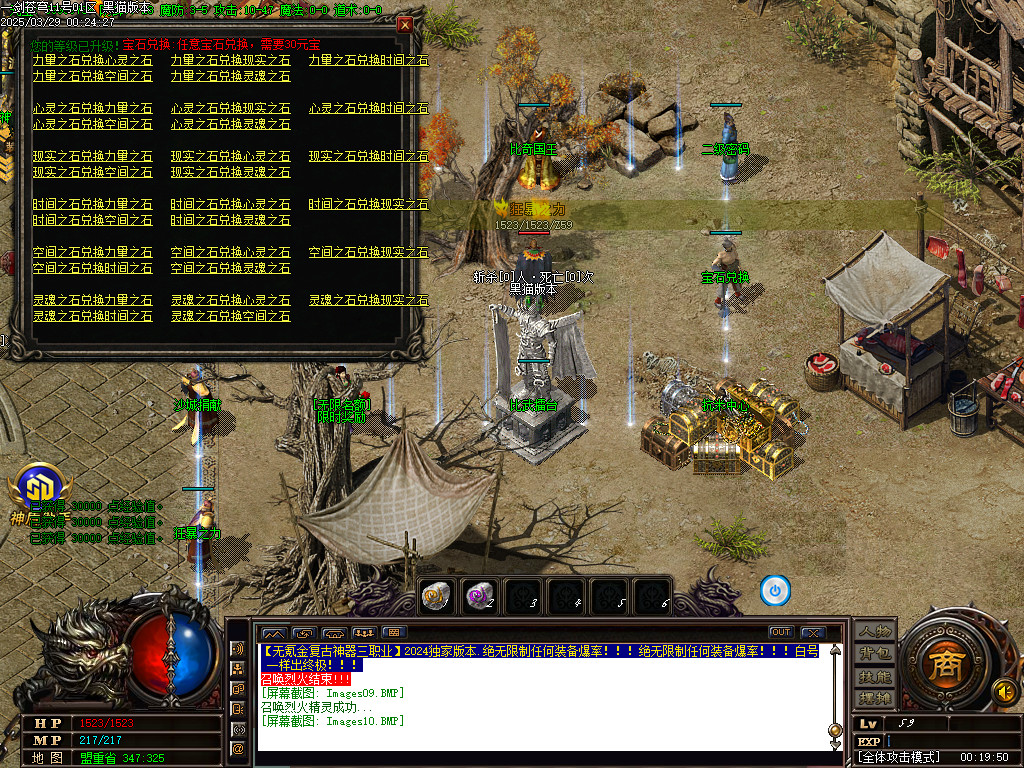Screen dimensions: 1024x768
Task: Click the OUT button above chat
Action: (780, 632)
